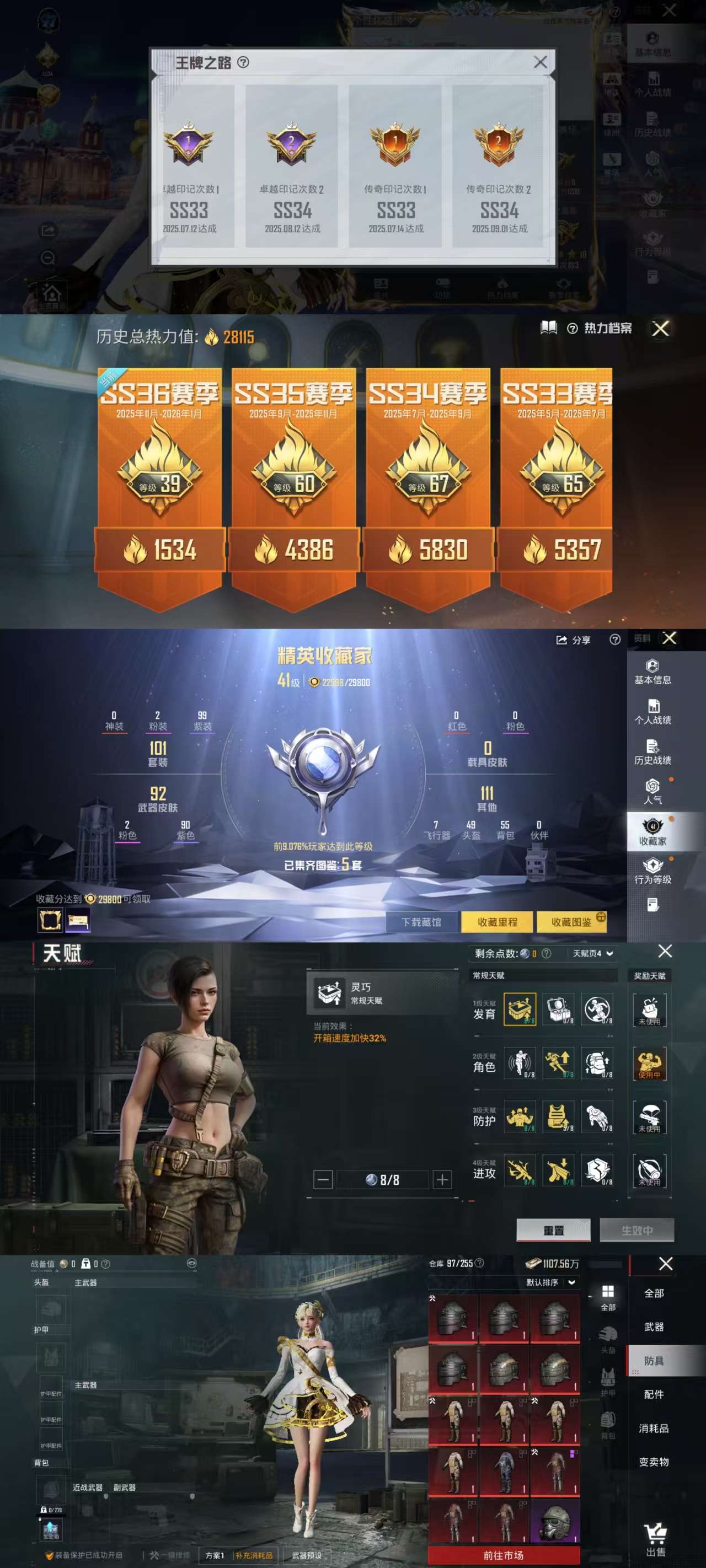This screenshot has width=706, height=1568.
Task: Increase talent points with the plus button
Action: pyautogui.click(x=442, y=1180)
